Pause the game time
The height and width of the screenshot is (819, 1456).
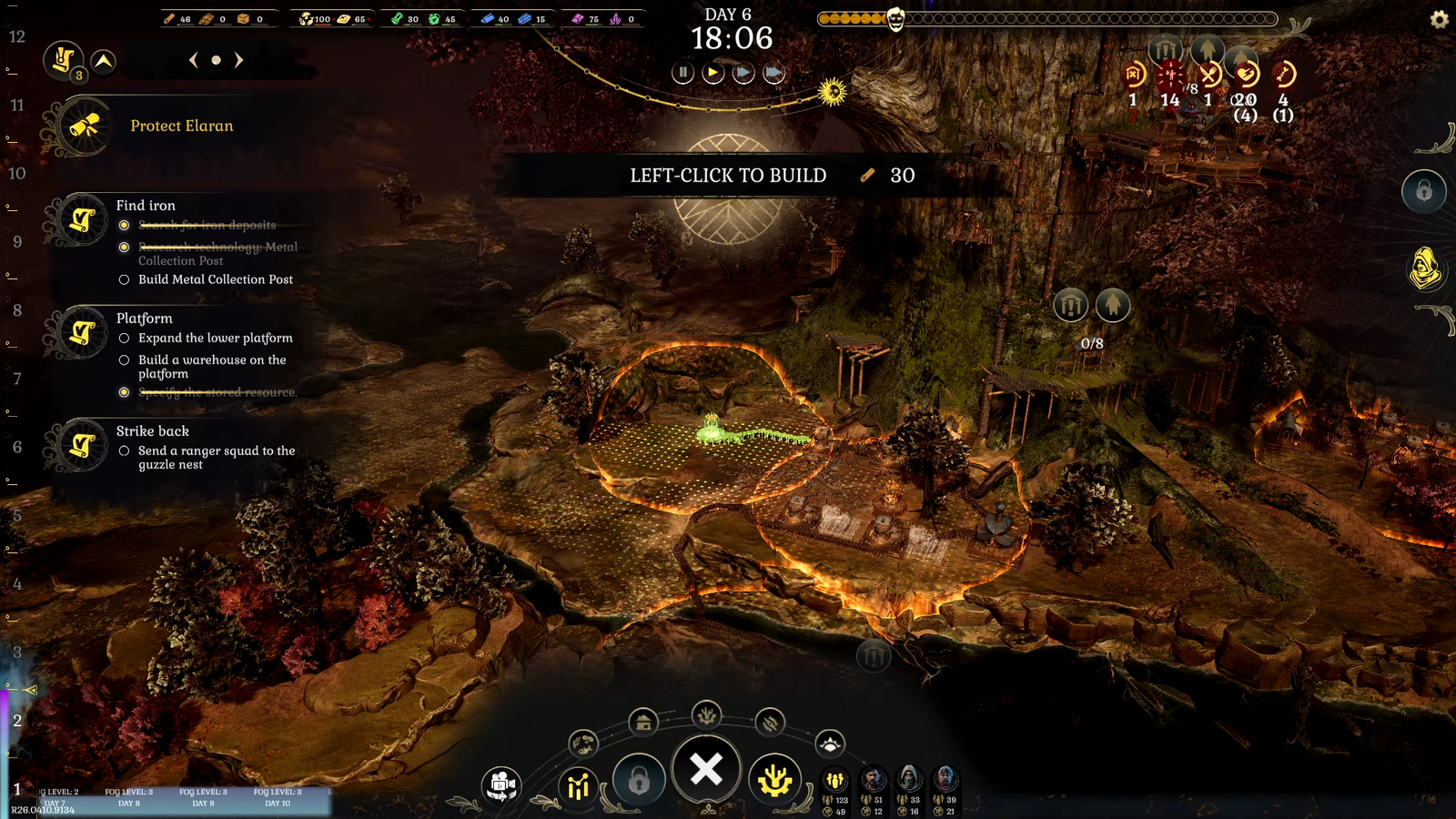(682, 73)
